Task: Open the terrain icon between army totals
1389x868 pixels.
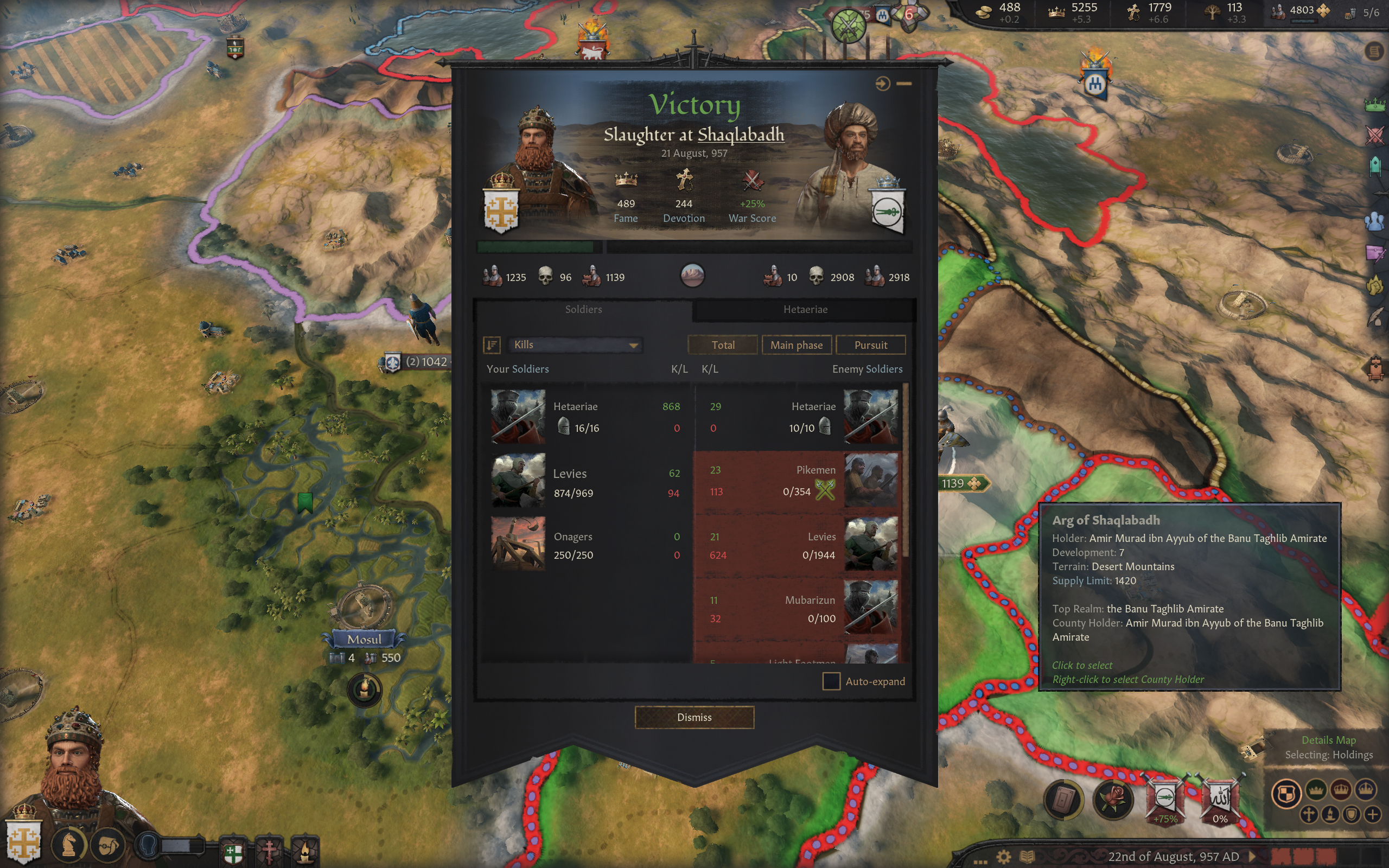Action: [692, 276]
